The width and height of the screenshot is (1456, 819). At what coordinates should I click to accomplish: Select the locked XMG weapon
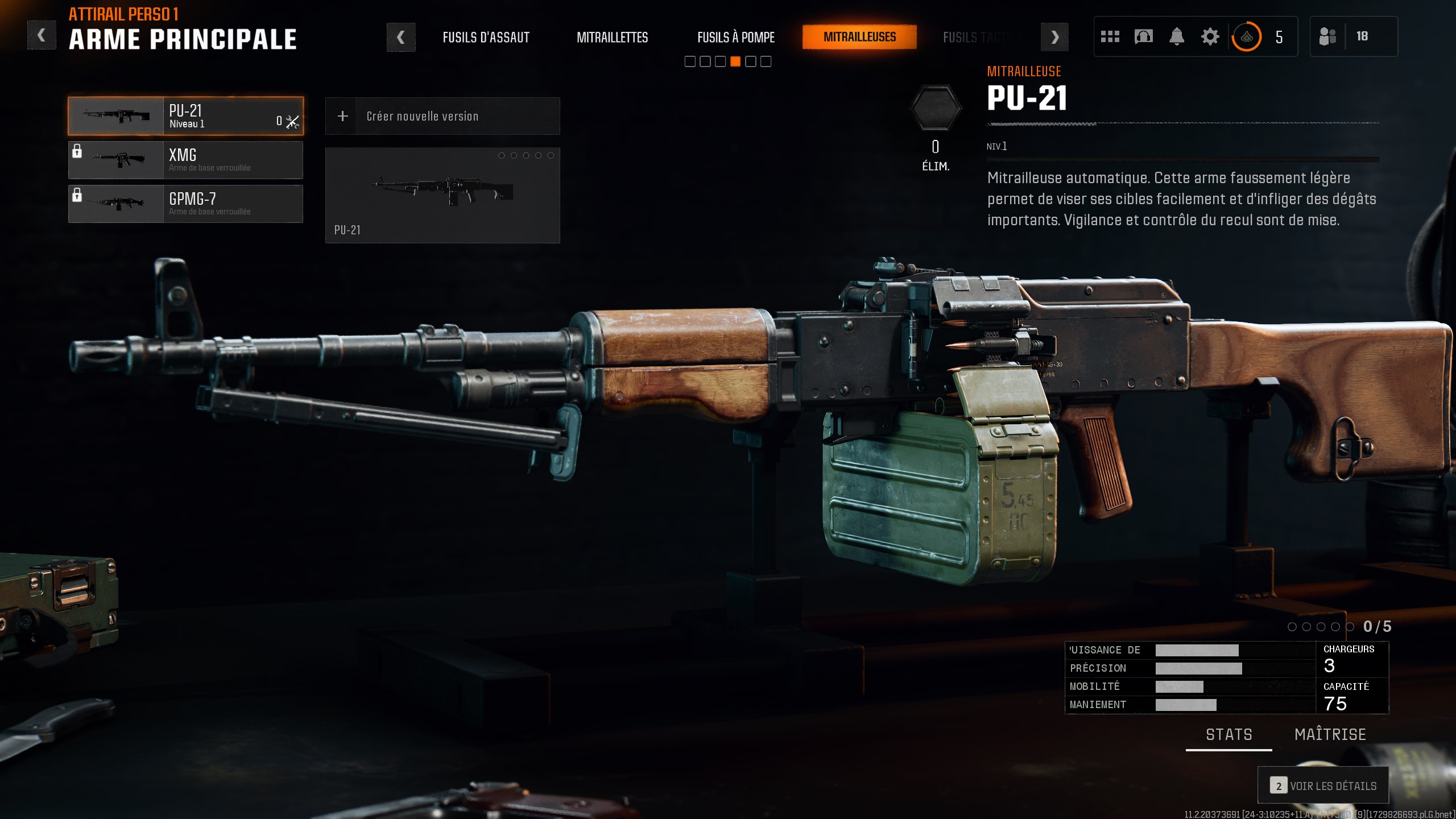[x=186, y=160]
